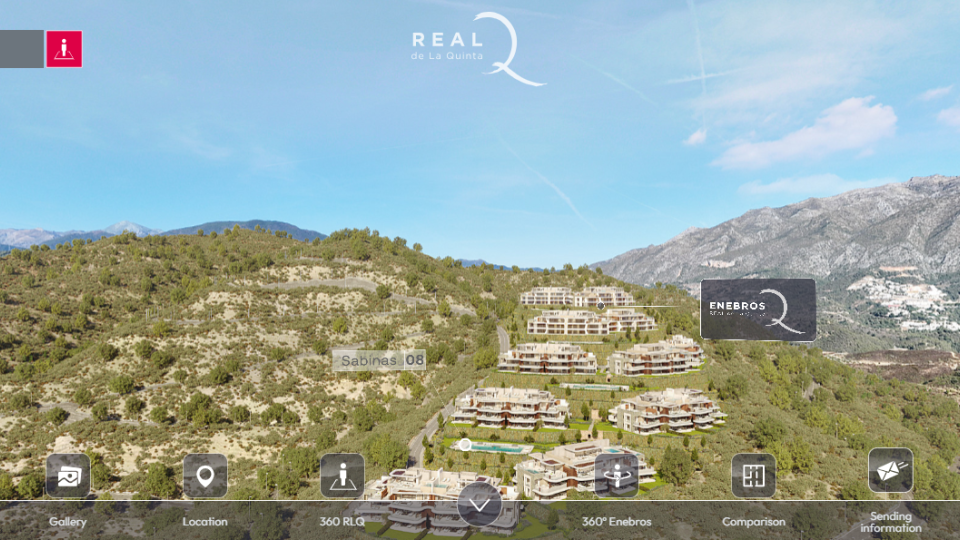Launch the 360 RLQ view

342,476
